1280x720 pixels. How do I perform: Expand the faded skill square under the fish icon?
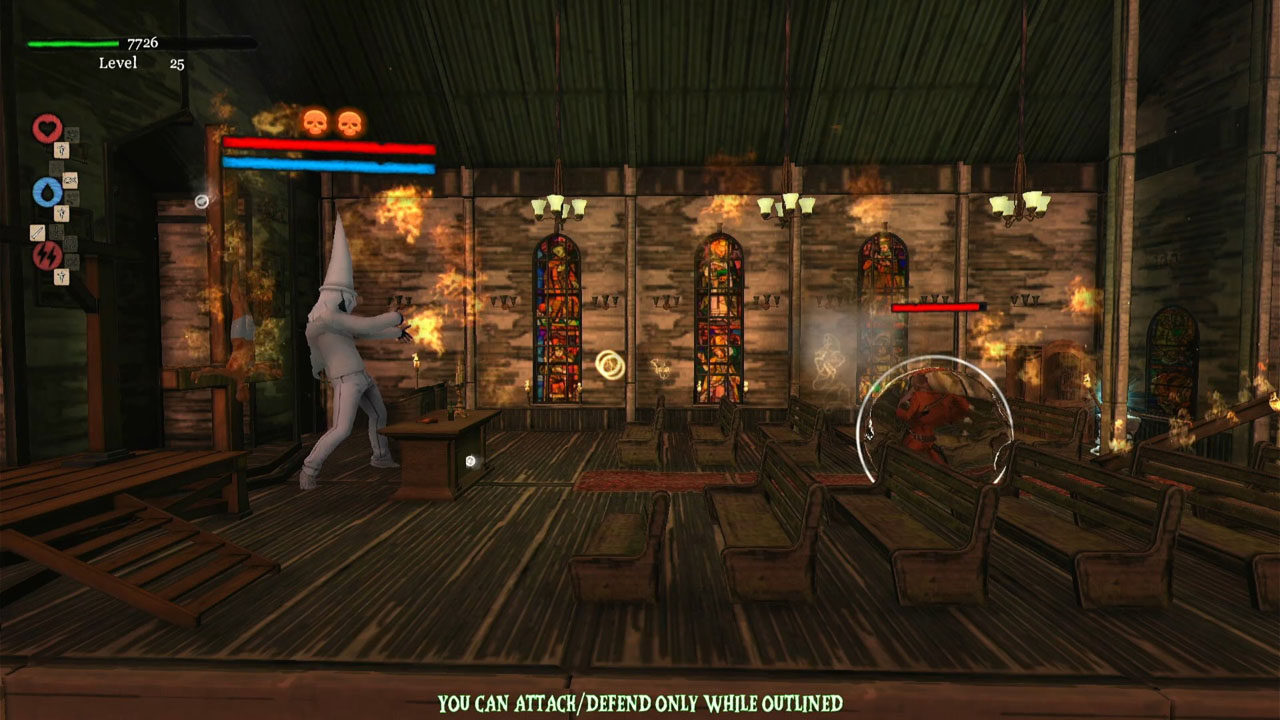[71, 197]
